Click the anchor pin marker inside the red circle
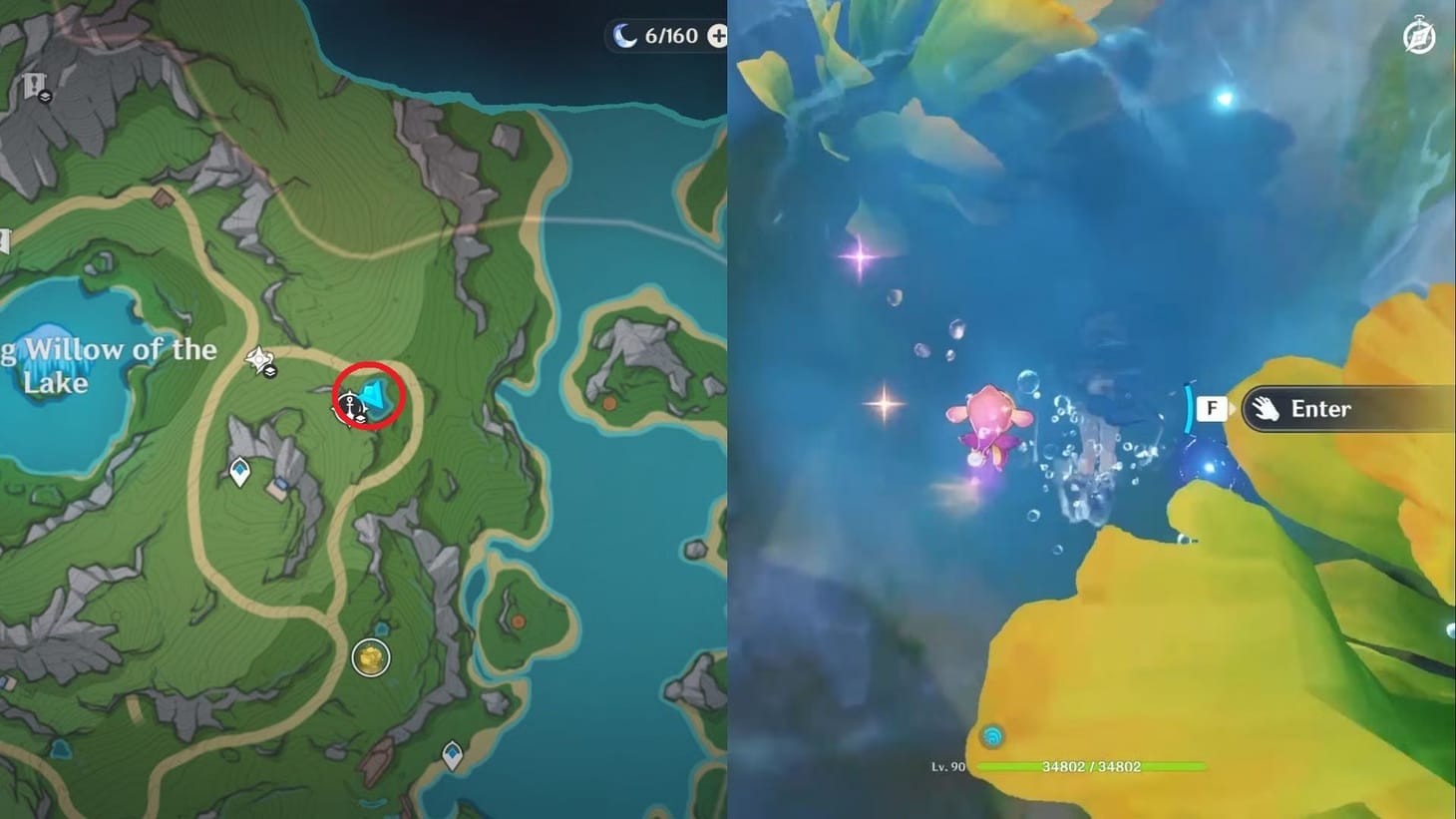 (351, 403)
